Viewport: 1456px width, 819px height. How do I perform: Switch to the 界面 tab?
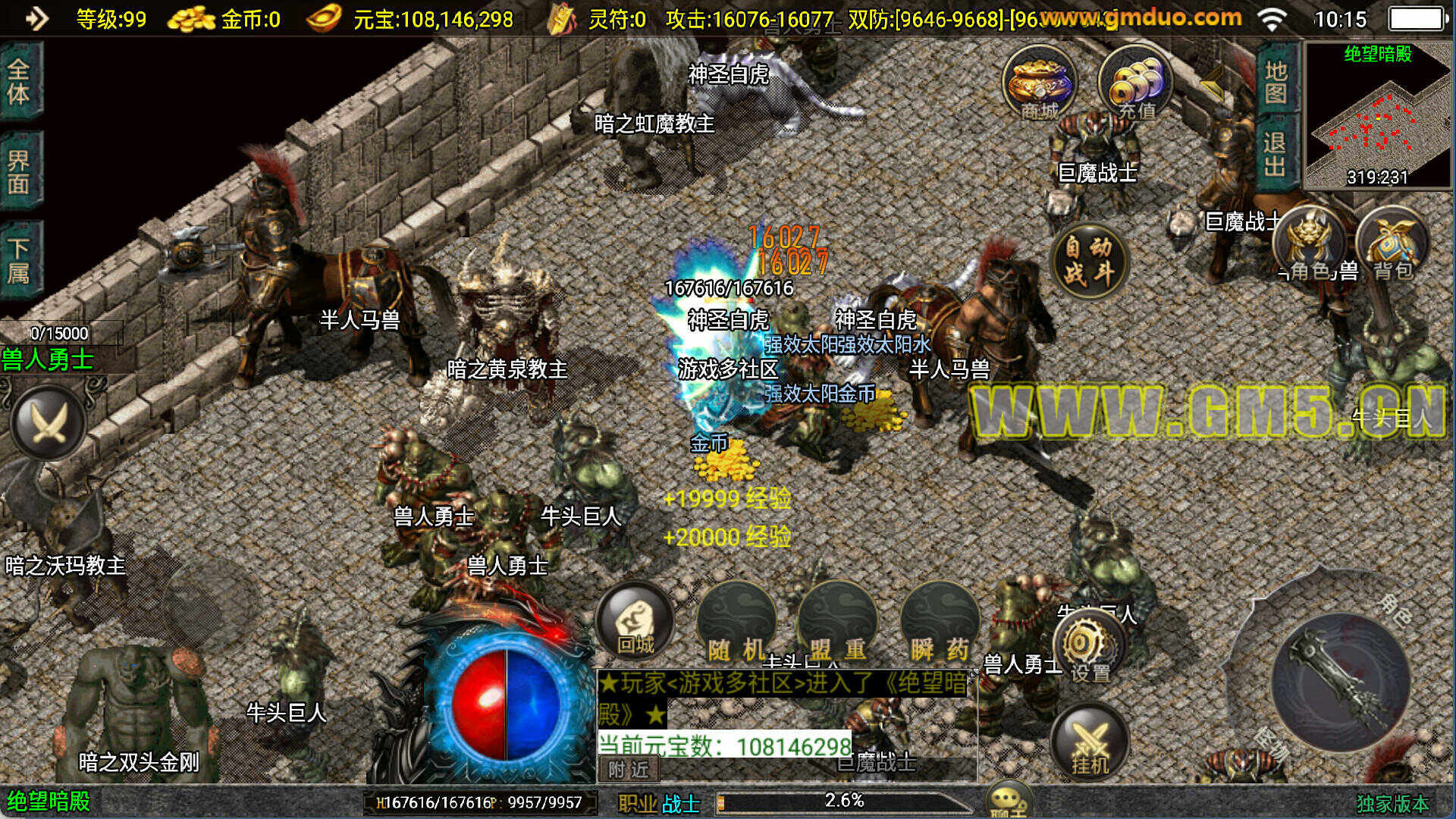[x=19, y=171]
